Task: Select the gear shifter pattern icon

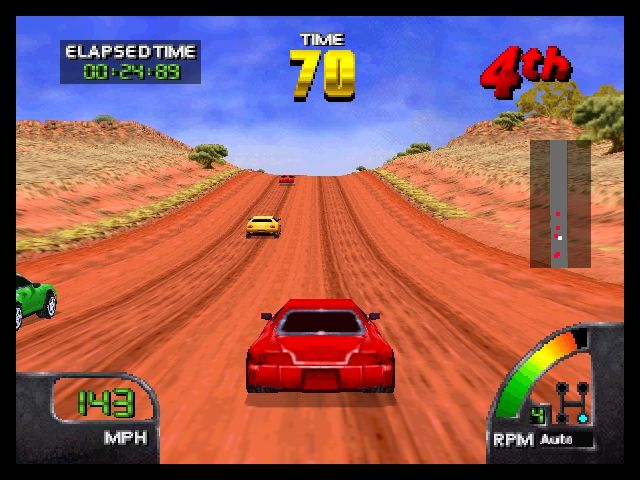Action: pyautogui.click(x=573, y=400)
